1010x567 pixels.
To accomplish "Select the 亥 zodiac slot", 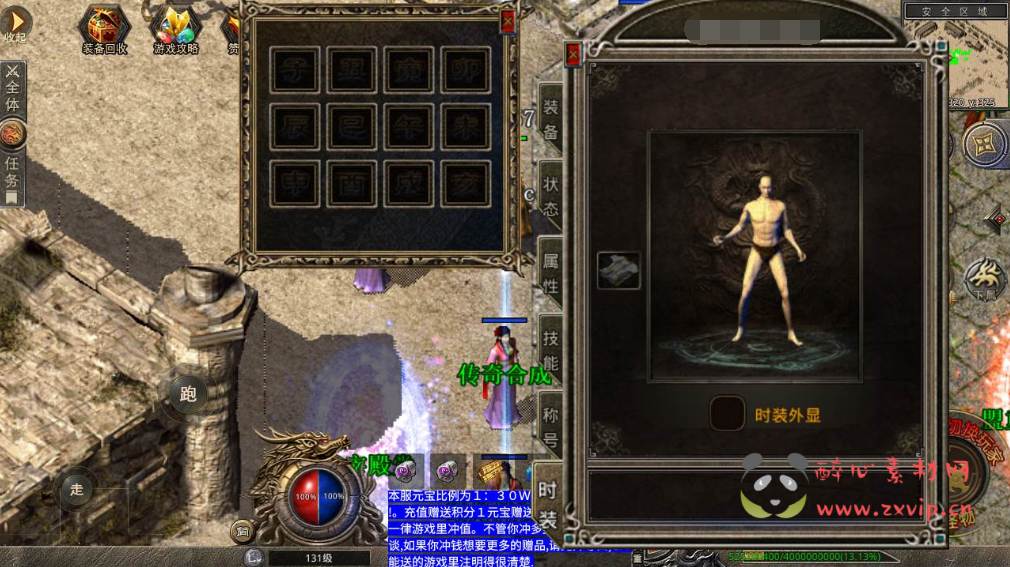I will (x=466, y=185).
